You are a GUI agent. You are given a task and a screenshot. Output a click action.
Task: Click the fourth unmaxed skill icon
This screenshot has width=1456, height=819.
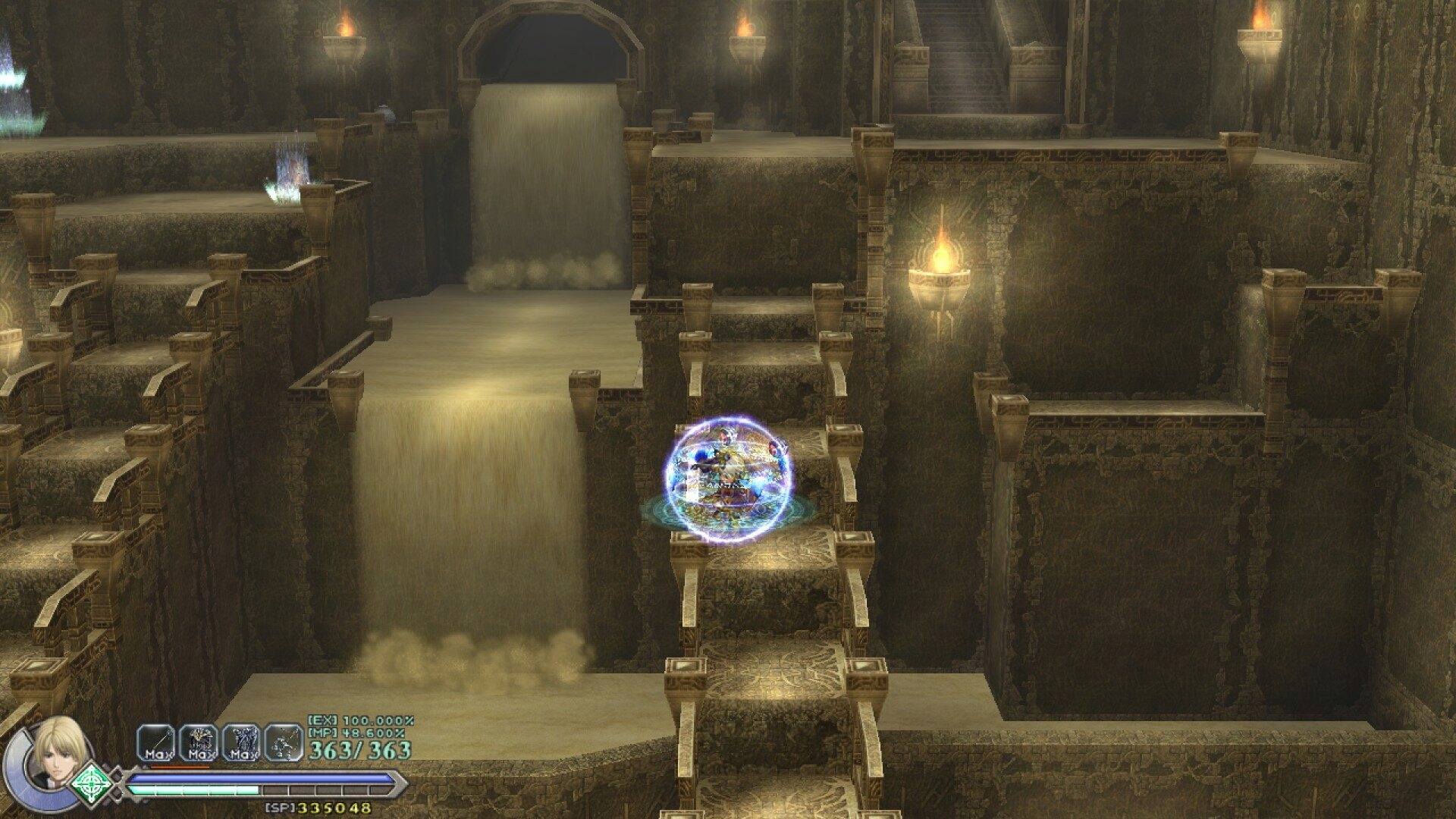(x=284, y=743)
